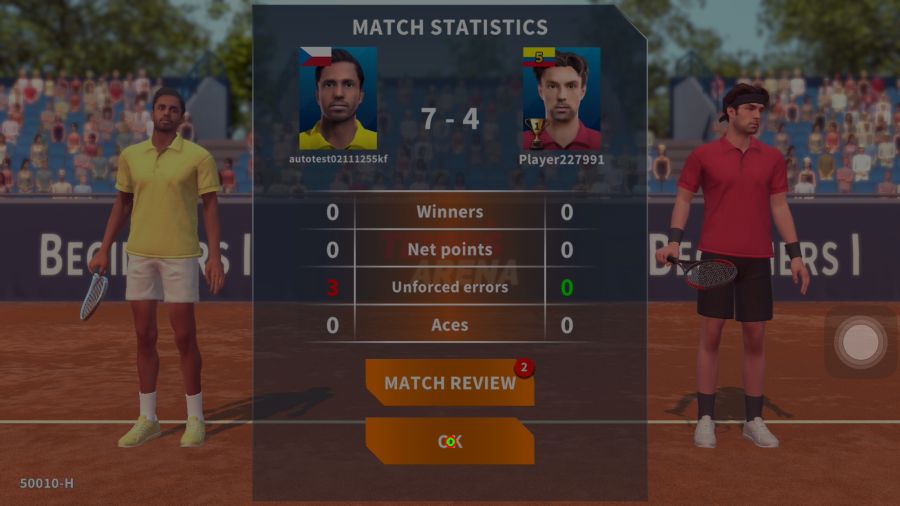Screen dimensions: 900x506
Task: View autotest02111255kf player portrait
Action: click(338, 98)
